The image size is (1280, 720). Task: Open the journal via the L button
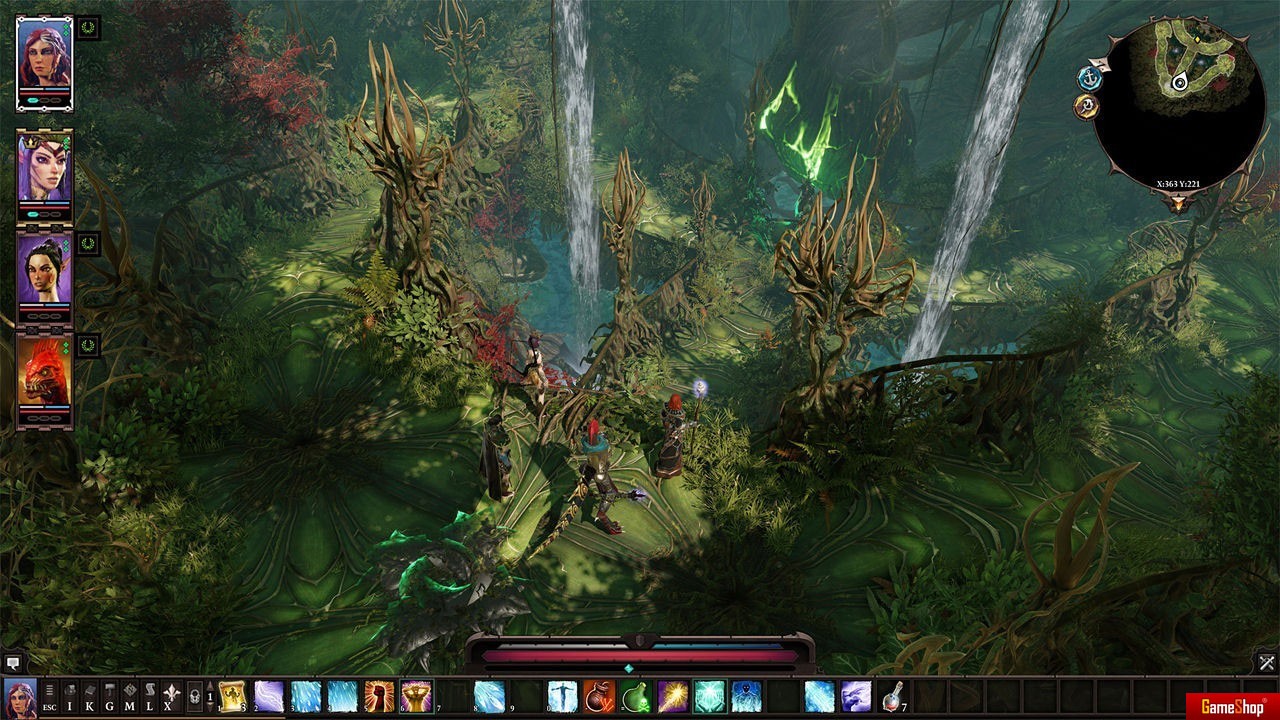(150, 696)
